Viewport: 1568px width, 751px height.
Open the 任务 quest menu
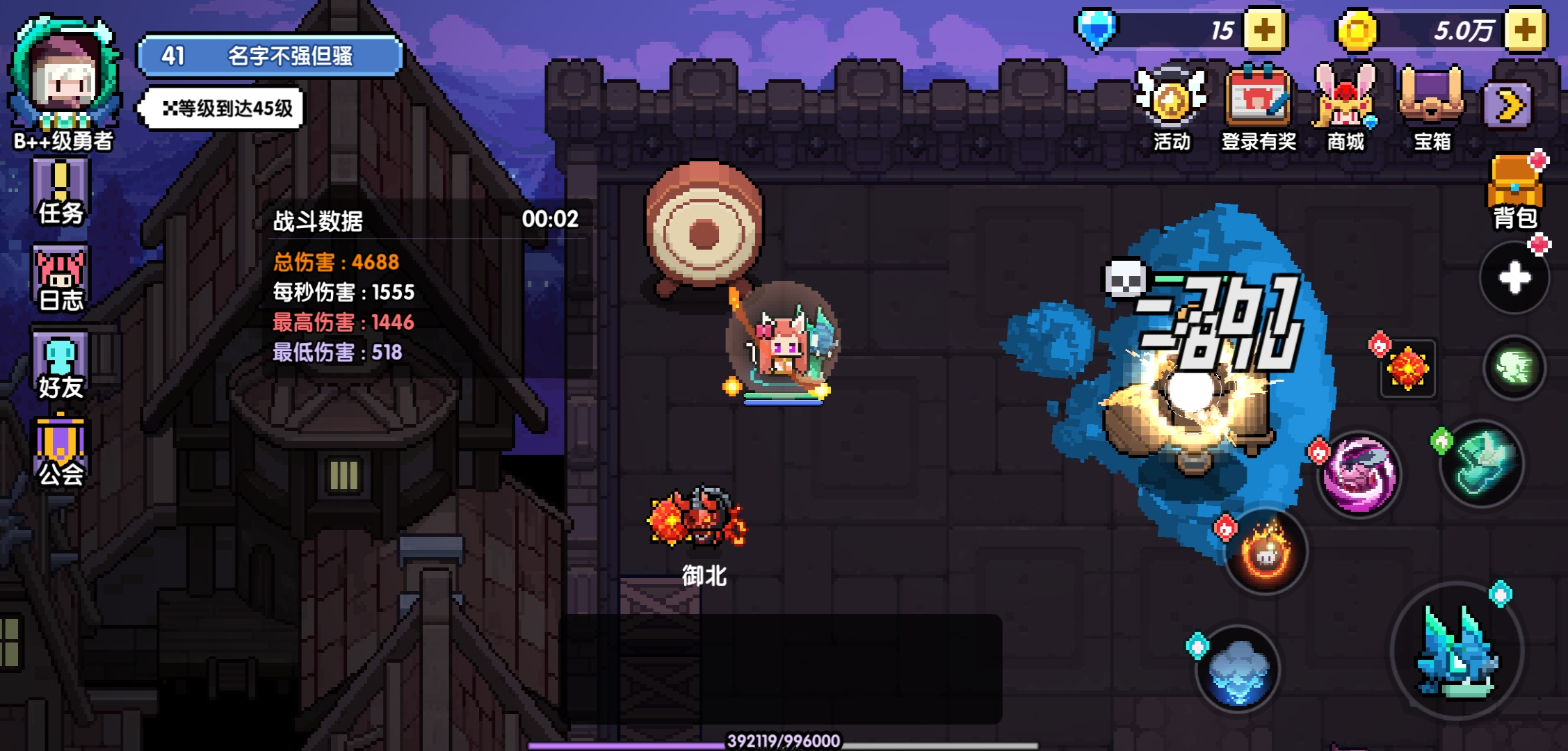[x=60, y=193]
